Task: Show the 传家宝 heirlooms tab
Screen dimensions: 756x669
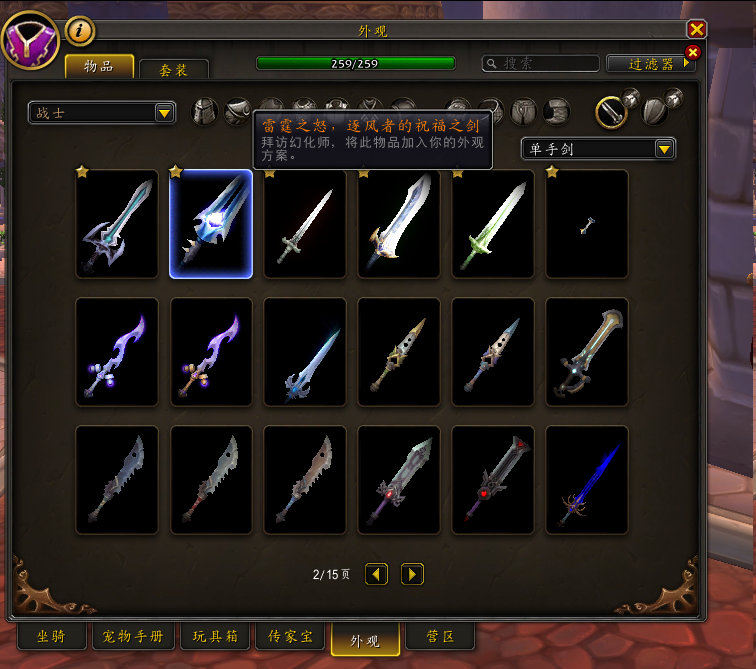Action: [290, 636]
